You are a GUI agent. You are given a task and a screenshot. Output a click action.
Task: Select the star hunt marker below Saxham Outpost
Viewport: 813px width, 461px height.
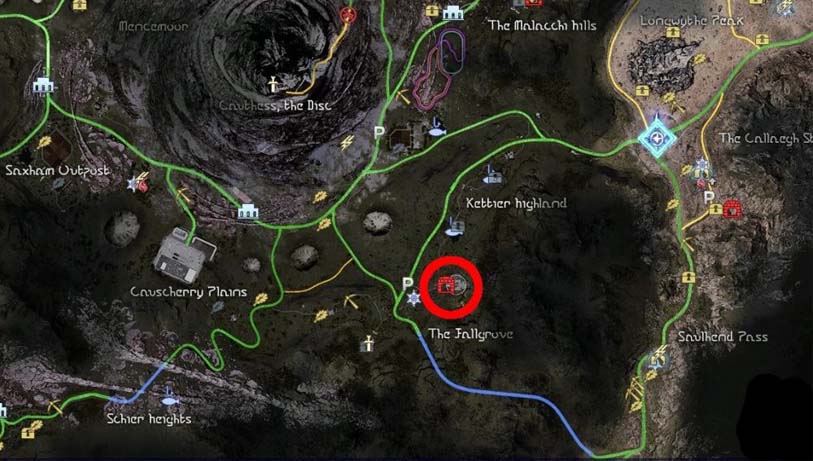[137, 184]
